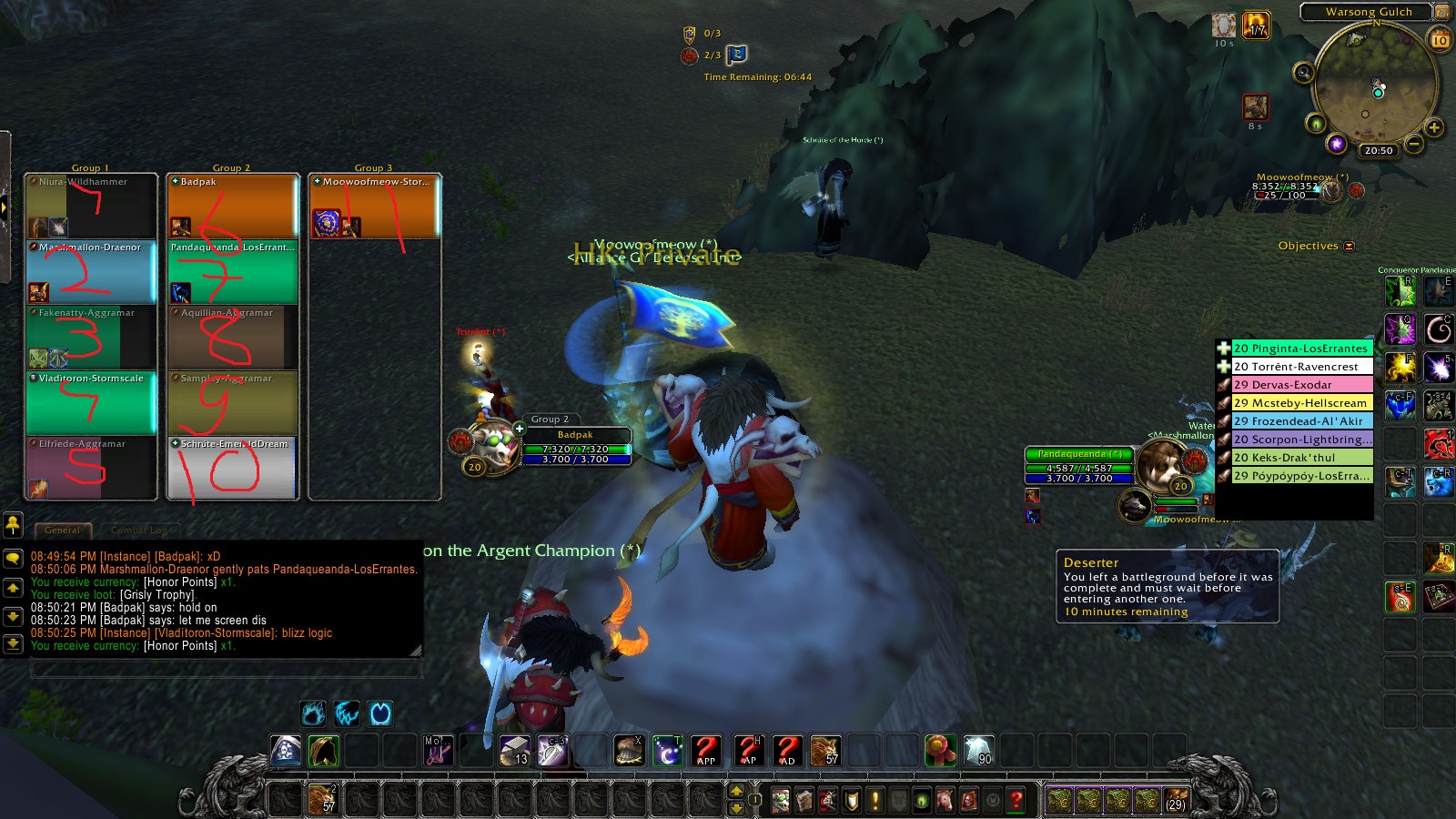Screen dimensions: 1456x819
Task: Open the chat menu speech bubble button
Action: pos(13,558)
